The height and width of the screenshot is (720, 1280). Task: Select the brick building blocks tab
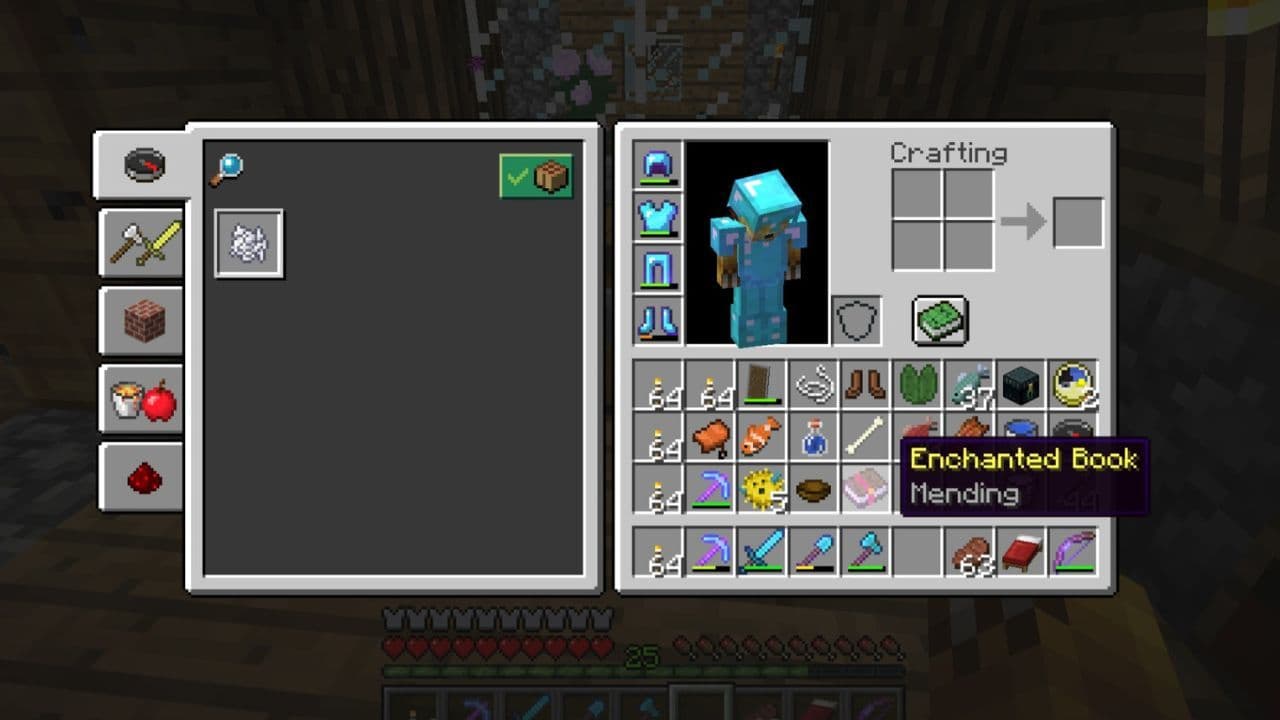pyautogui.click(x=144, y=321)
